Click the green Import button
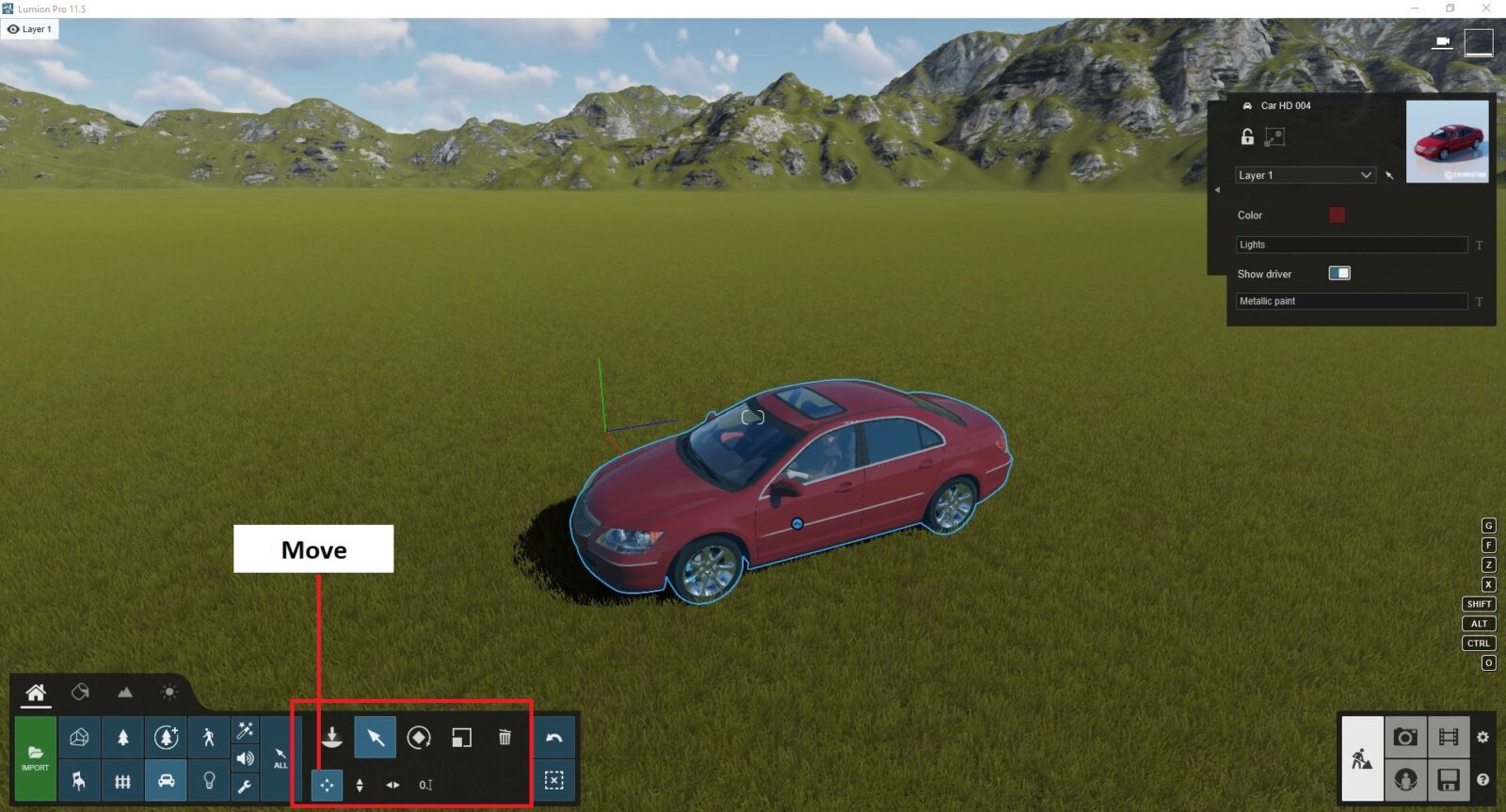 35,757
